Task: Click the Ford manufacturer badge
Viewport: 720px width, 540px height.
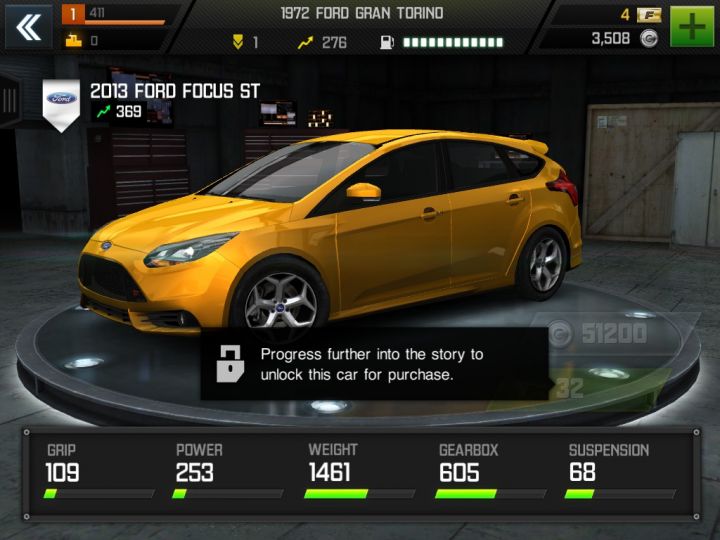Action: (62, 100)
